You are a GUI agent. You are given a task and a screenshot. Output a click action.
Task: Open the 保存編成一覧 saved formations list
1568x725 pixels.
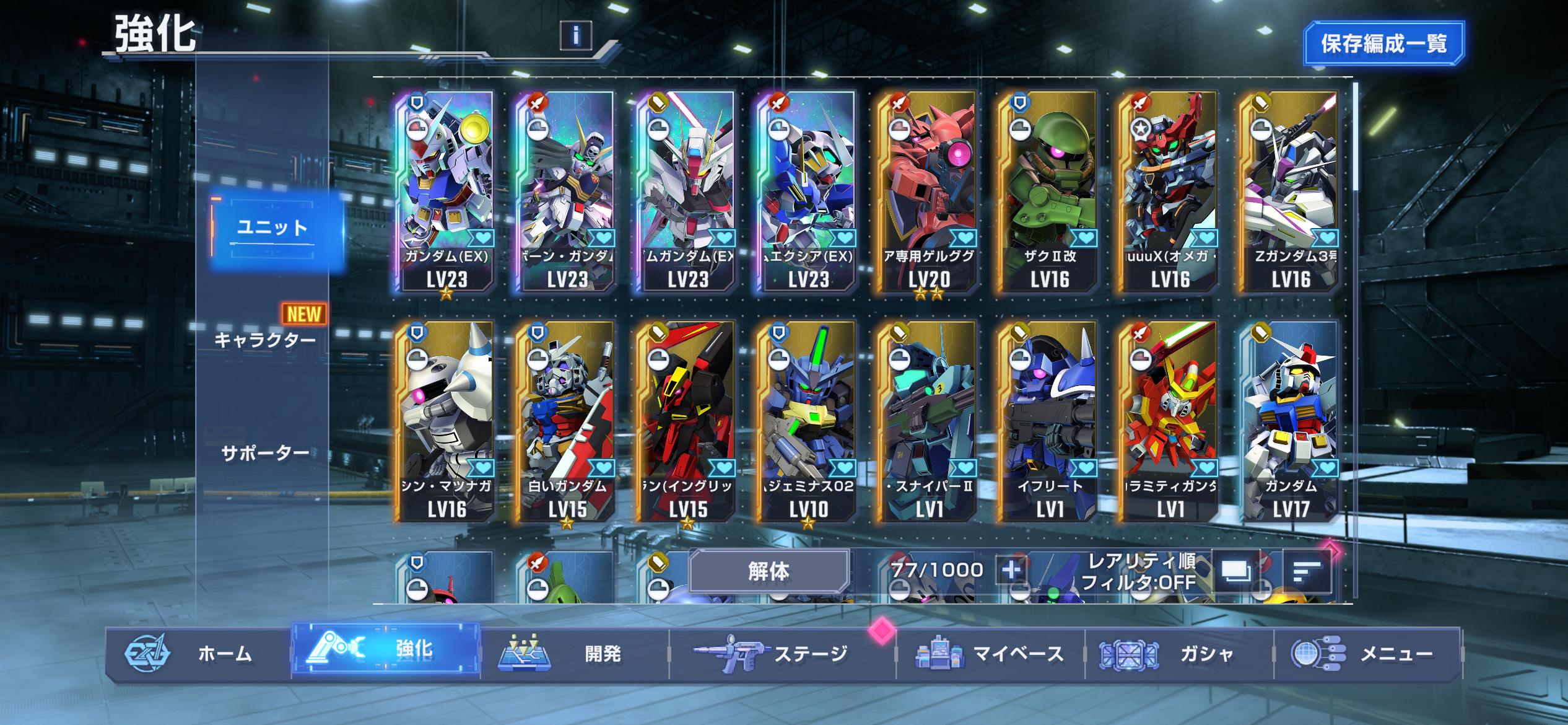click(x=1383, y=43)
